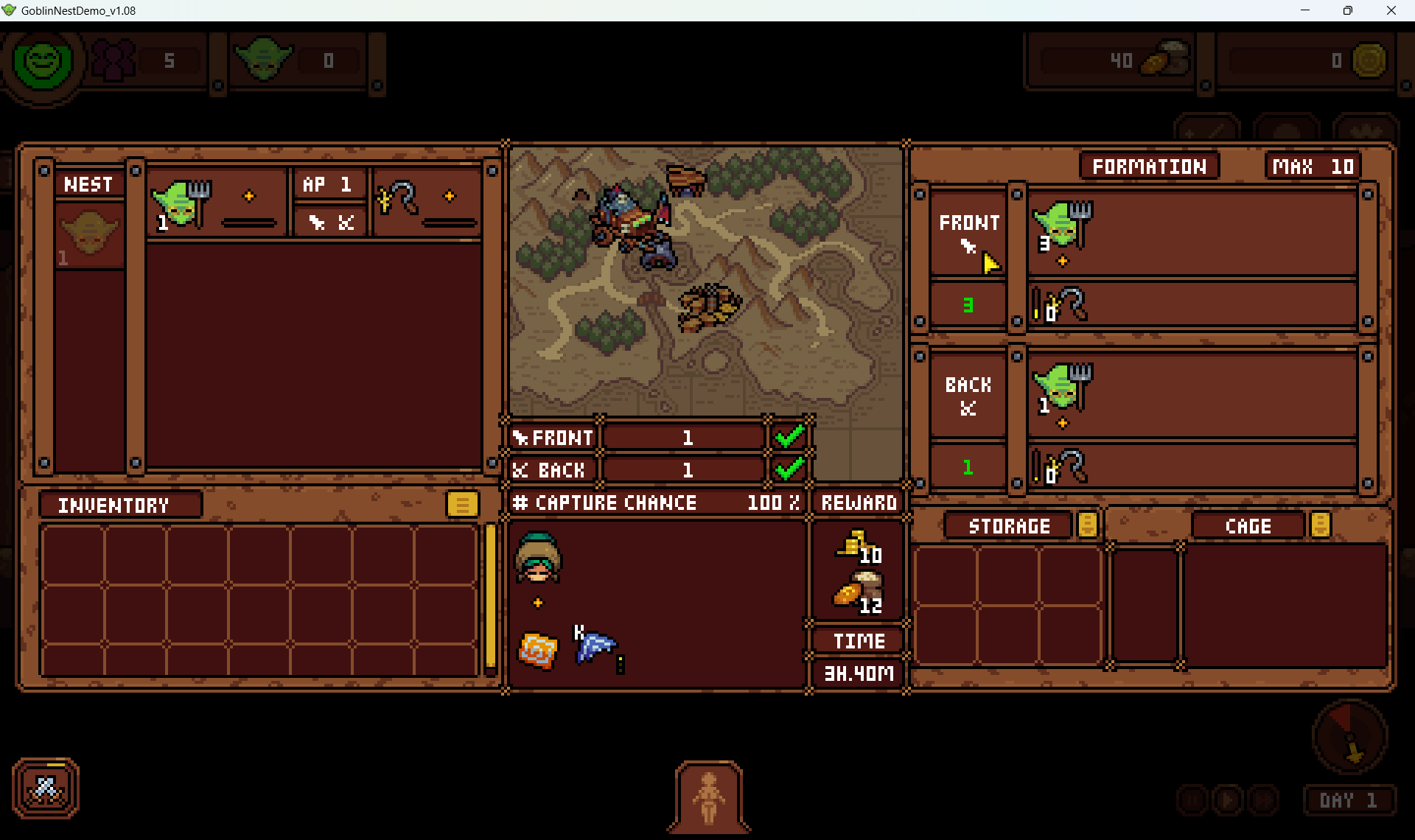The width and height of the screenshot is (1415, 840).
Task: Open the crossed swords raid button
Action: (x=46, y=788)
